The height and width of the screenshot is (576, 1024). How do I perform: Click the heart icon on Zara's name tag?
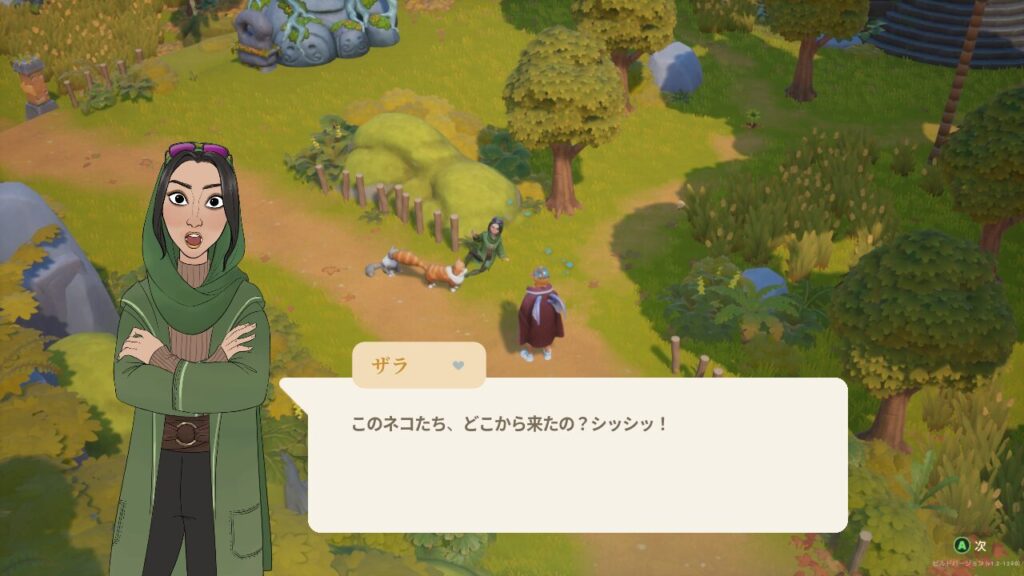(x=458, y=365)
